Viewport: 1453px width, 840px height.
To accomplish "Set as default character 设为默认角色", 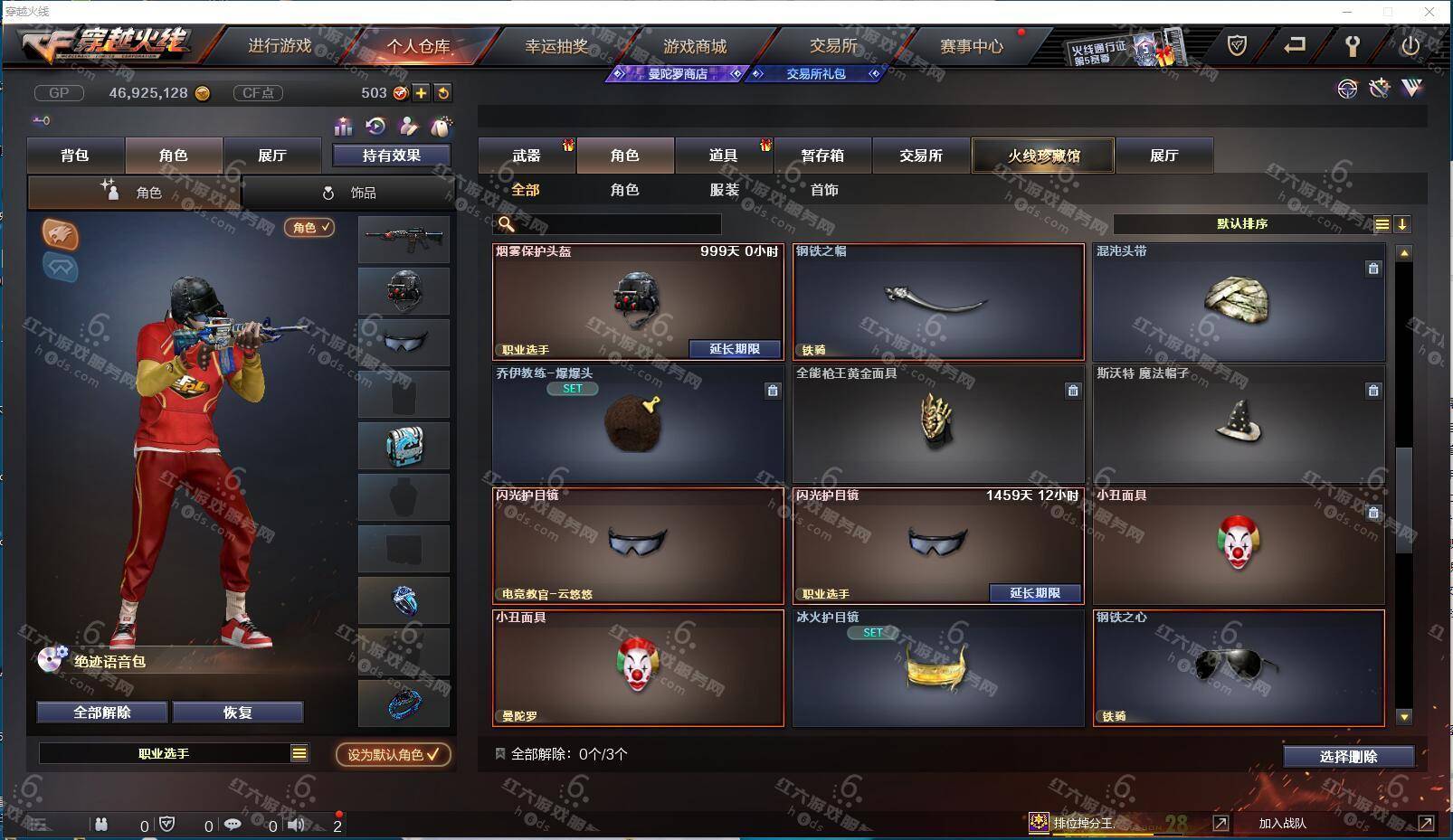I will pyautogui.click(x=393, y=754).
